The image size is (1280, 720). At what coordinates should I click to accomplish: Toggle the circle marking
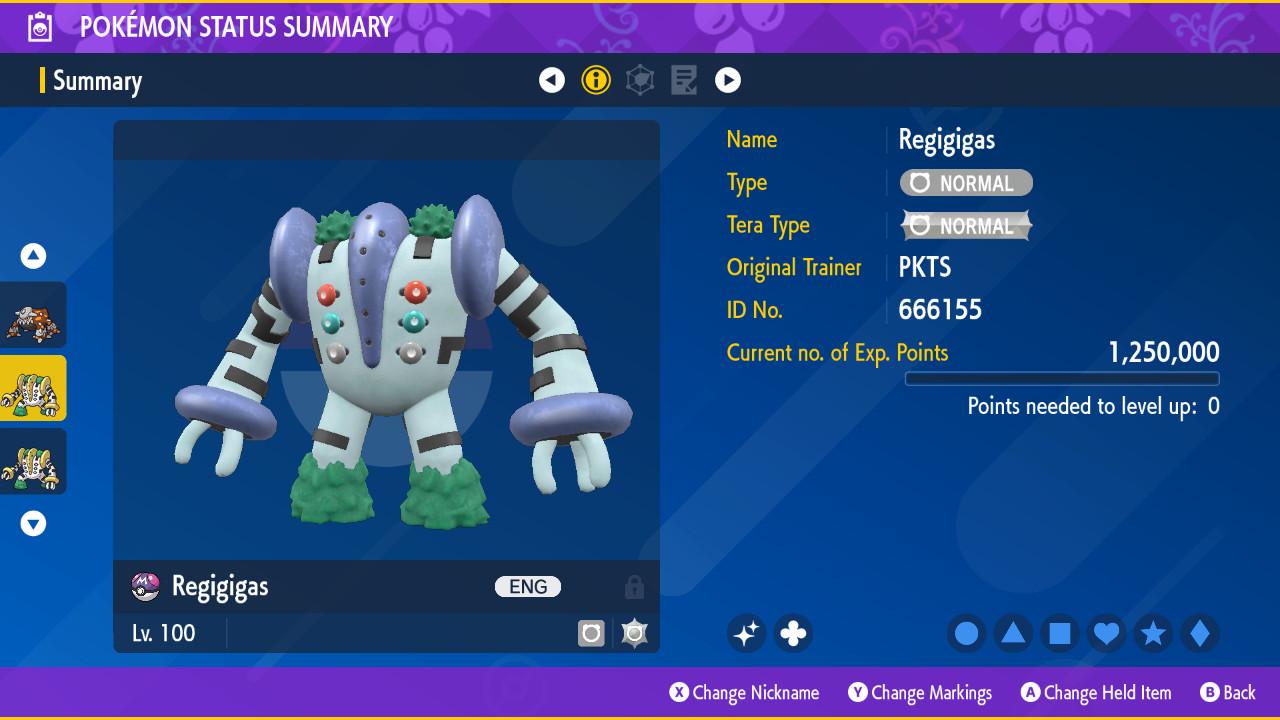966,633
